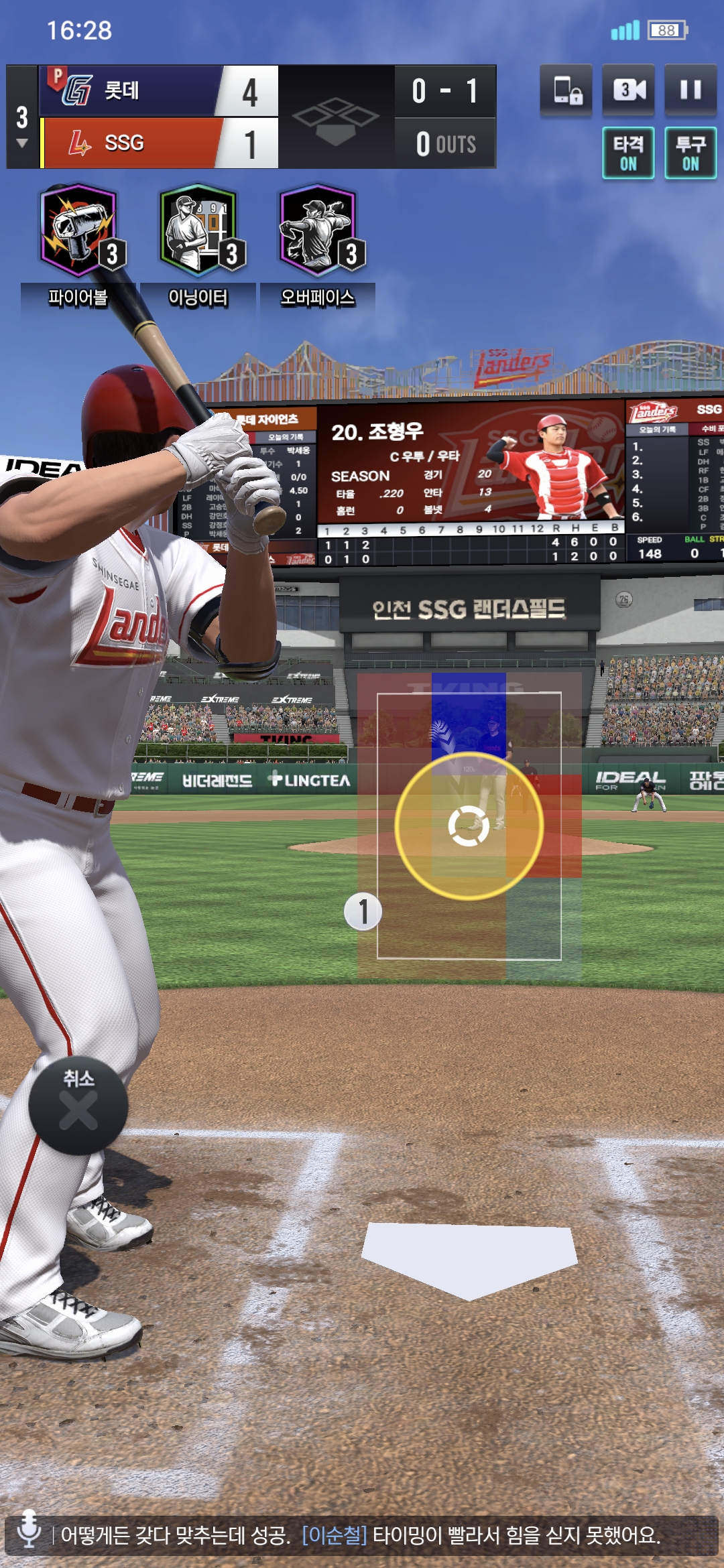The image size is (724, 1568).
Task: Tap the microphone commentary icon
Action: coord(29,1529)
